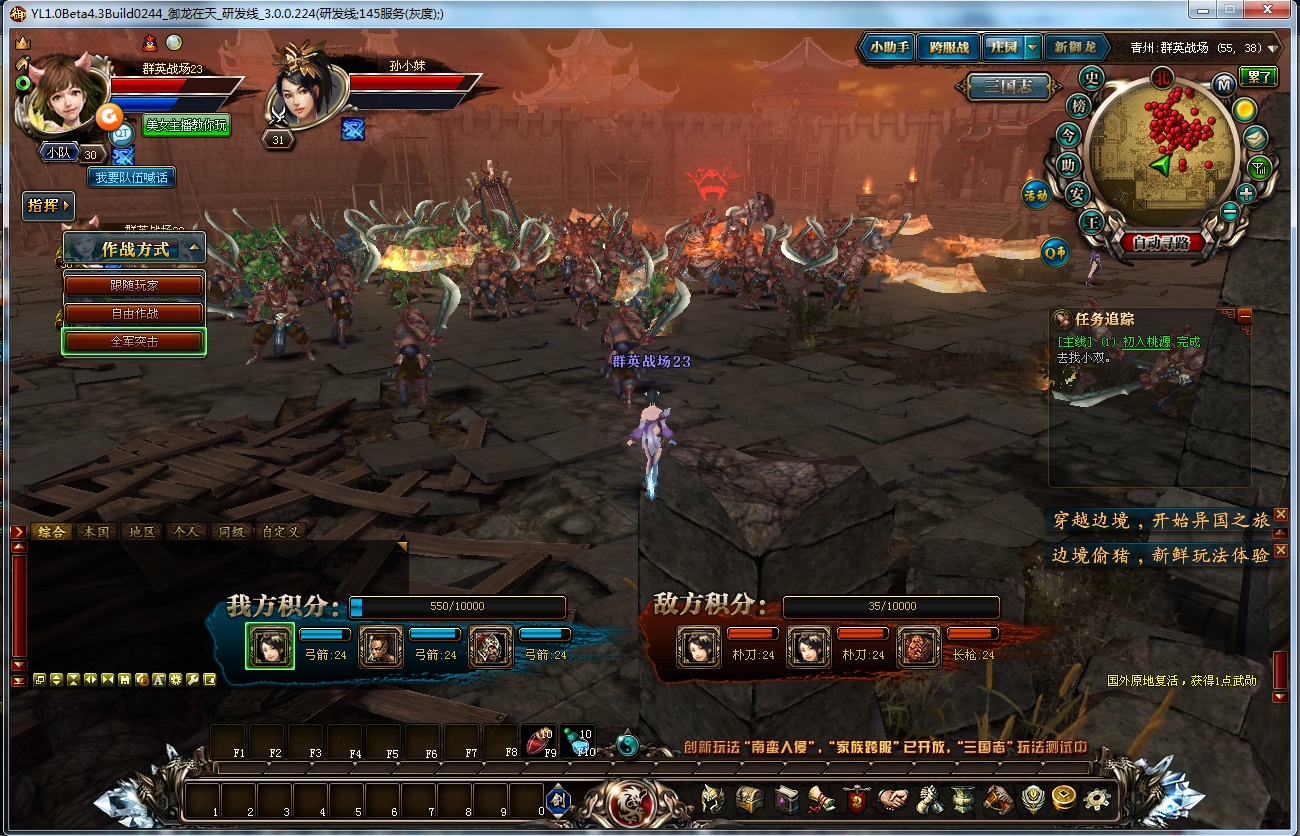Open the 活动 events button
The width and height of the screenshot is (1300, 836).
point(1034,196)
